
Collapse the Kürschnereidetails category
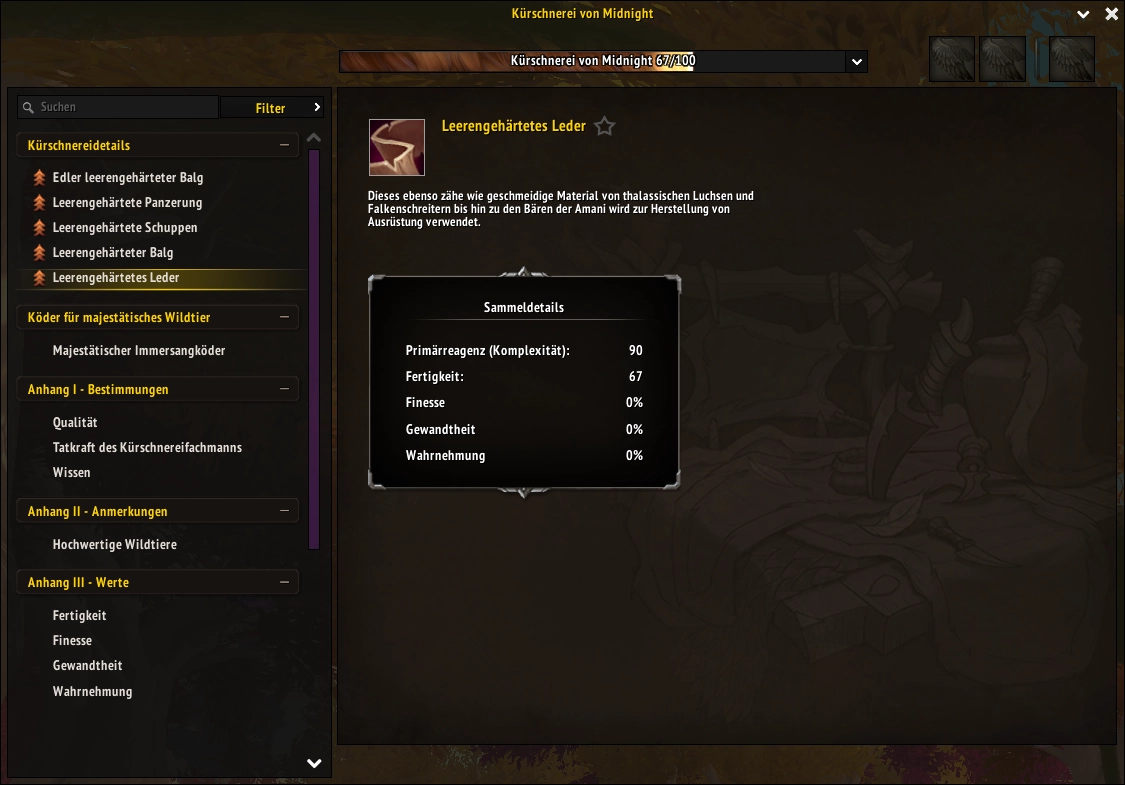[284, 146]
